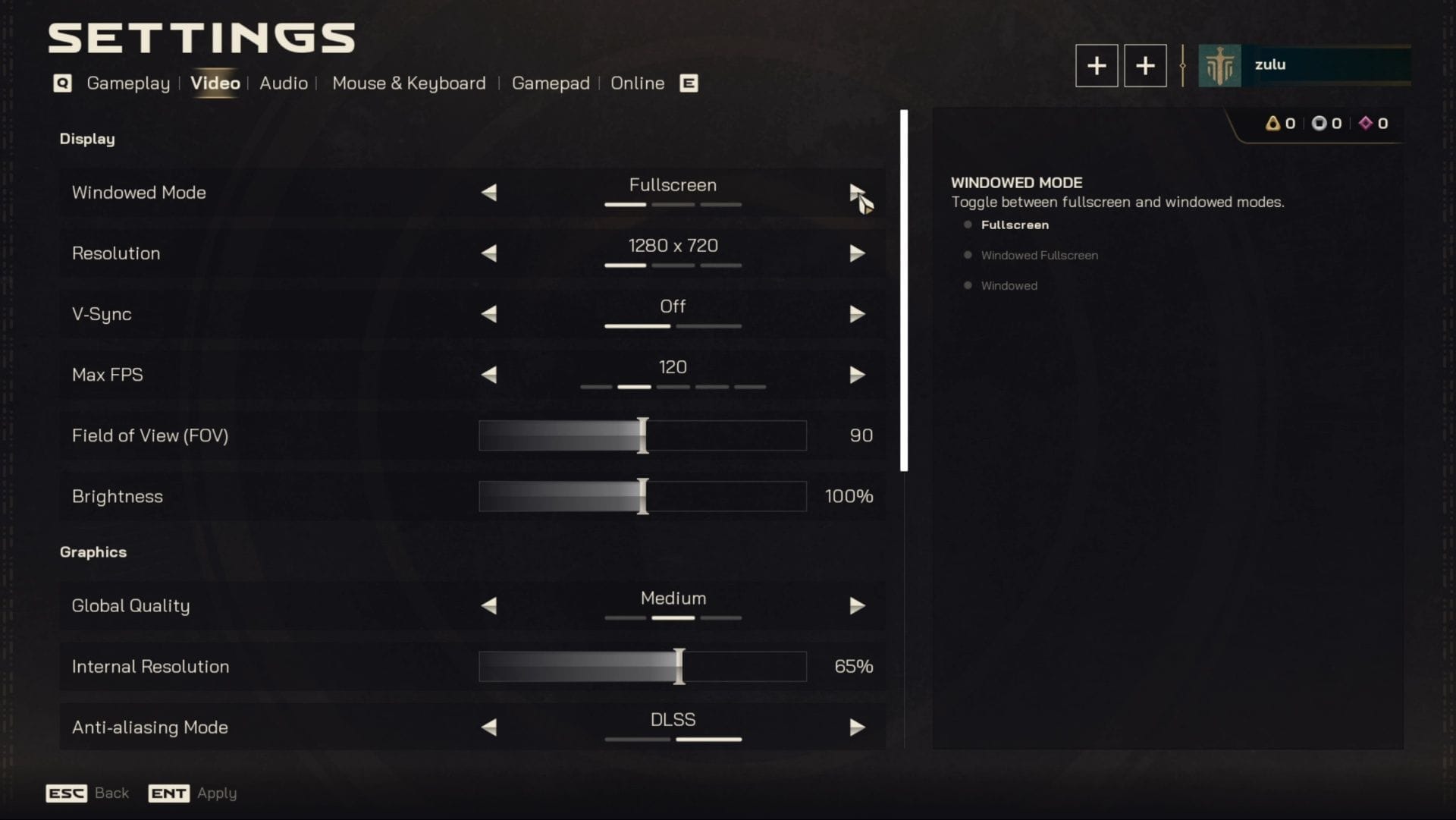Click the gold triangle currency icon
The image size is (1456, 820).
1273,124
